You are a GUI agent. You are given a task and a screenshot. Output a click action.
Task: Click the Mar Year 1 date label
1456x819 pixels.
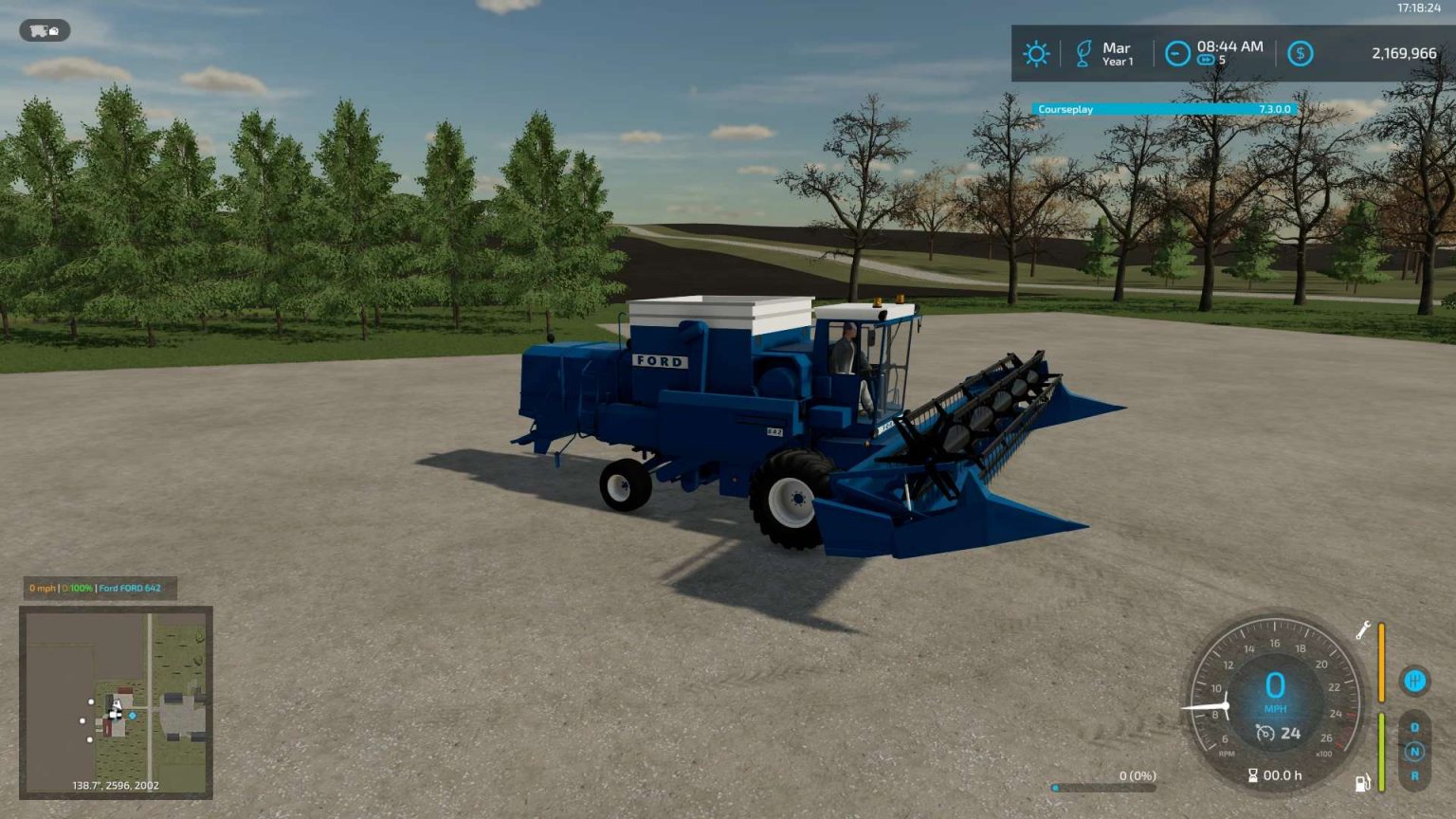[1117, 53]
